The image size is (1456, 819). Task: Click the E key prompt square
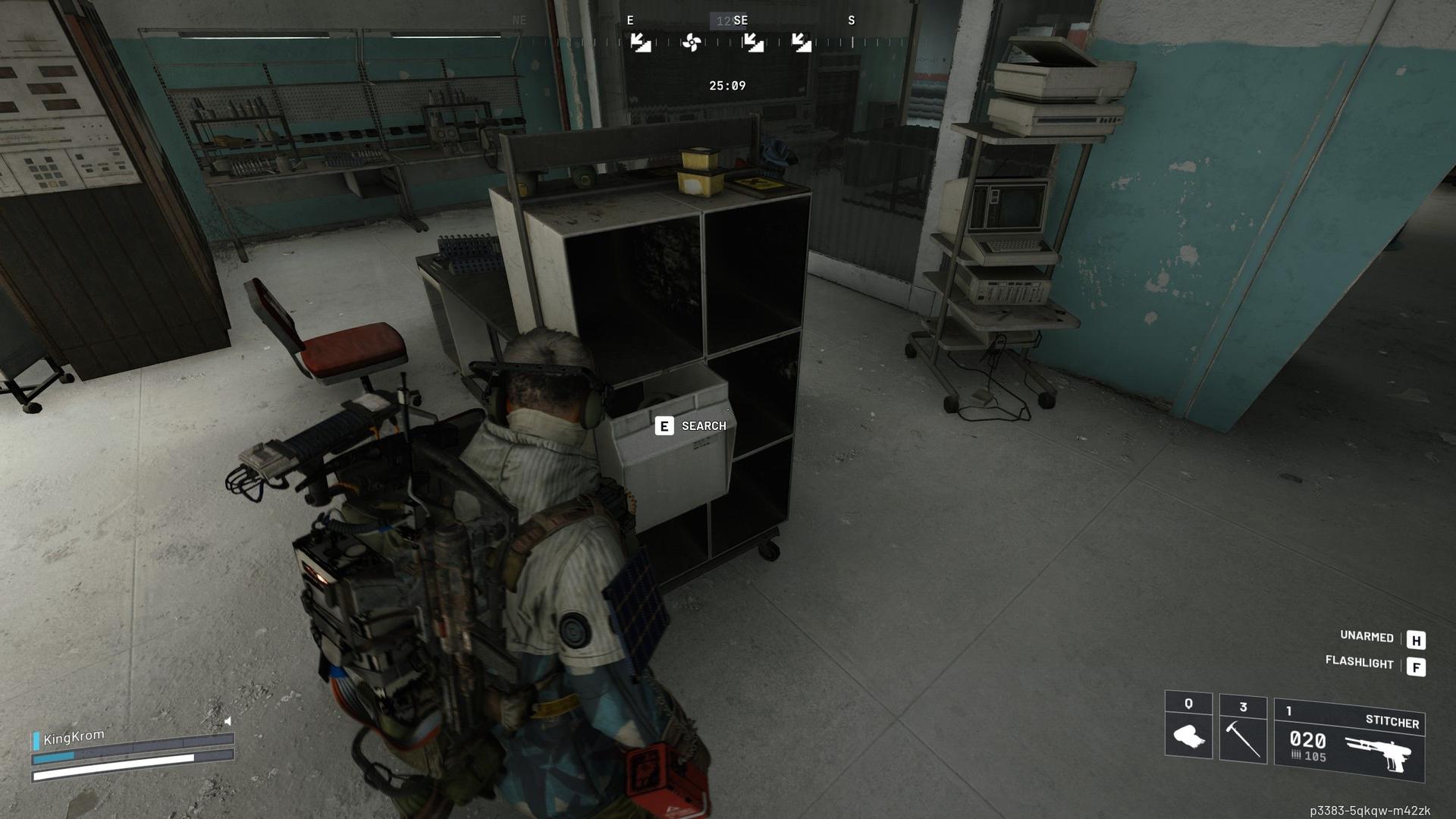point(664,425)
